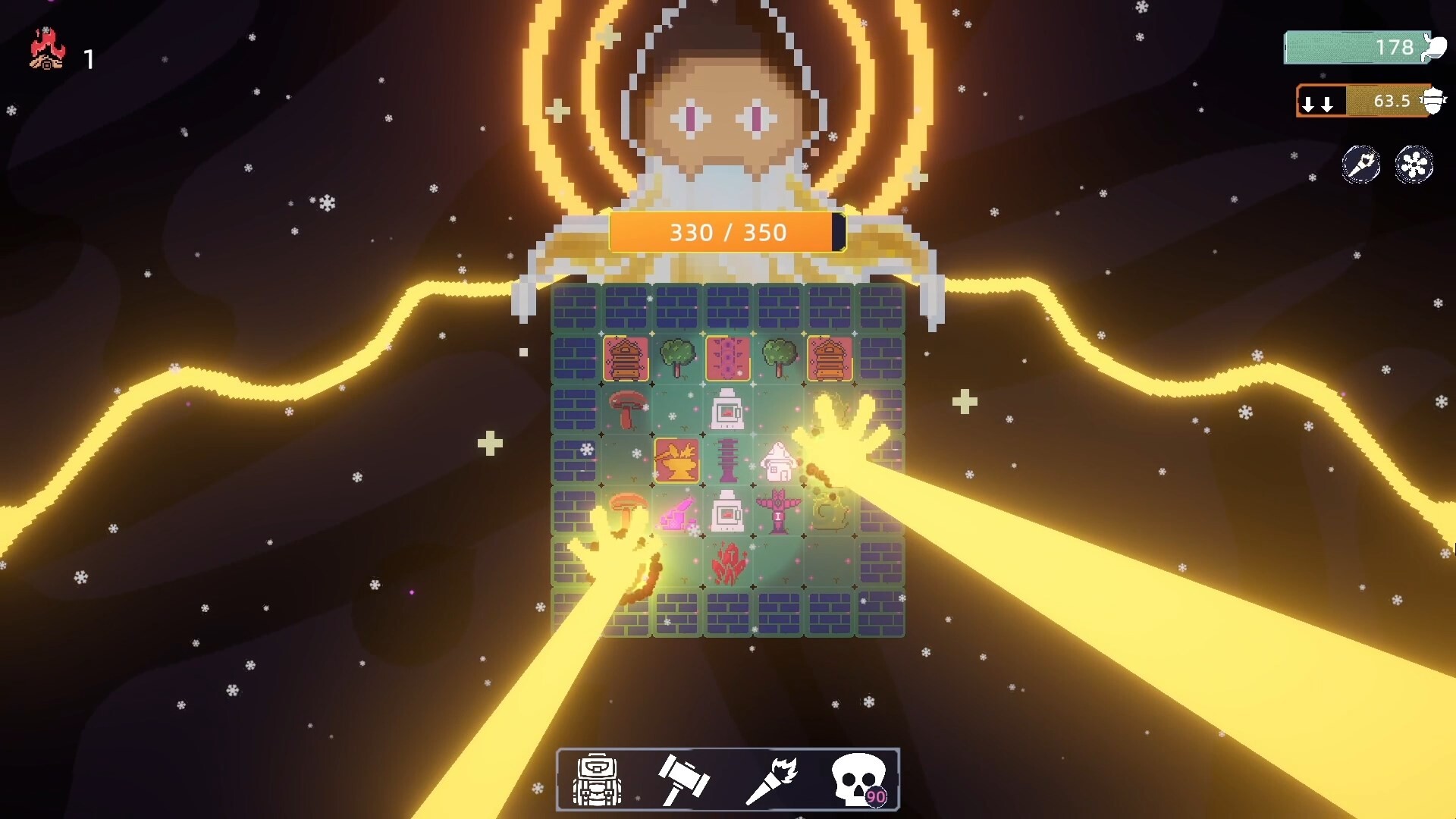The height and width of the screenshot is (819, 1456).
Task: Select the small white house tile
Action: (x=779, y=460)
